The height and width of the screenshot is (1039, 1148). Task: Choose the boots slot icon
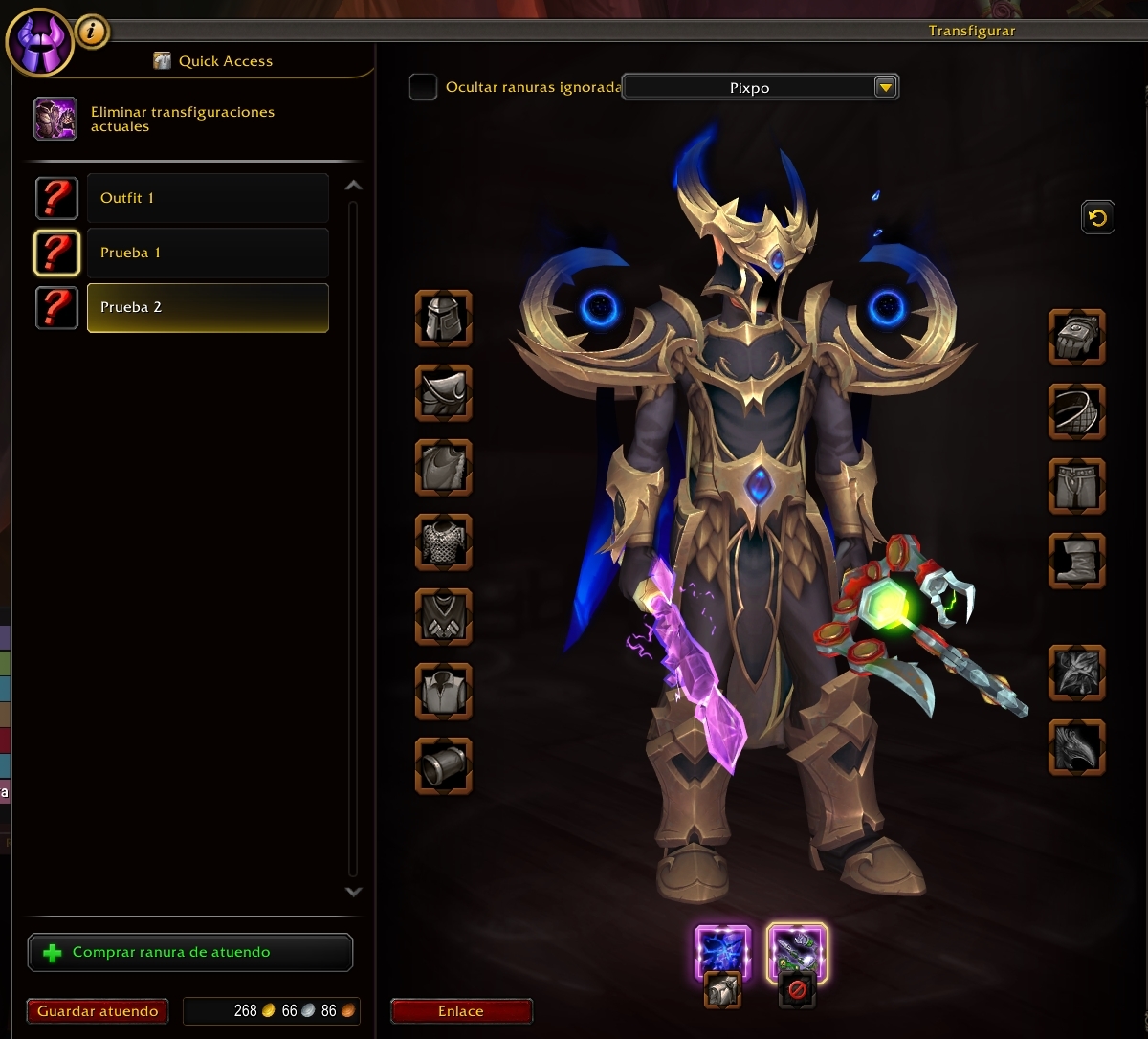pos(1077,561)
